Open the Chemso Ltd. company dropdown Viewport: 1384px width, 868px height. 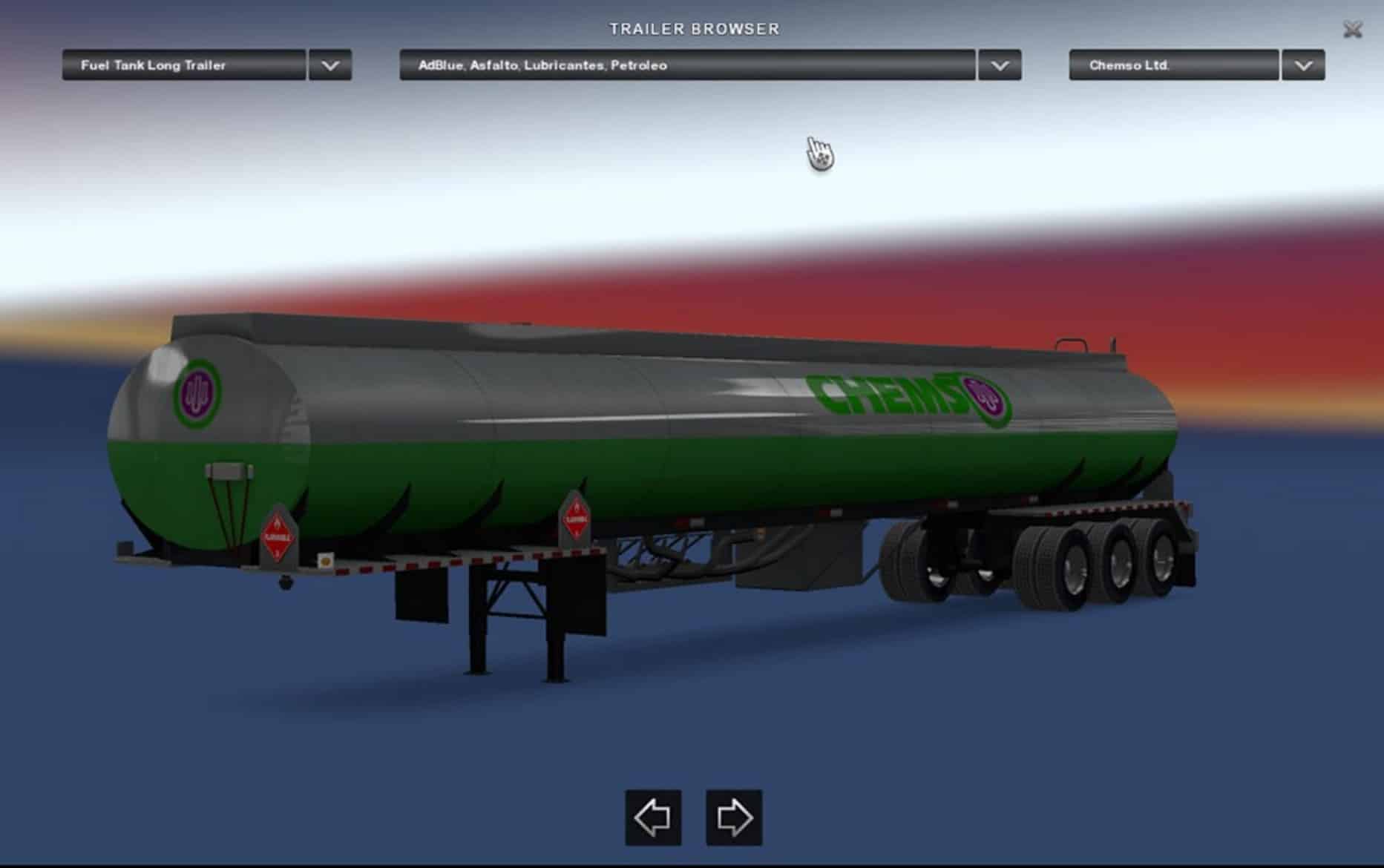tap(1173, 65)
